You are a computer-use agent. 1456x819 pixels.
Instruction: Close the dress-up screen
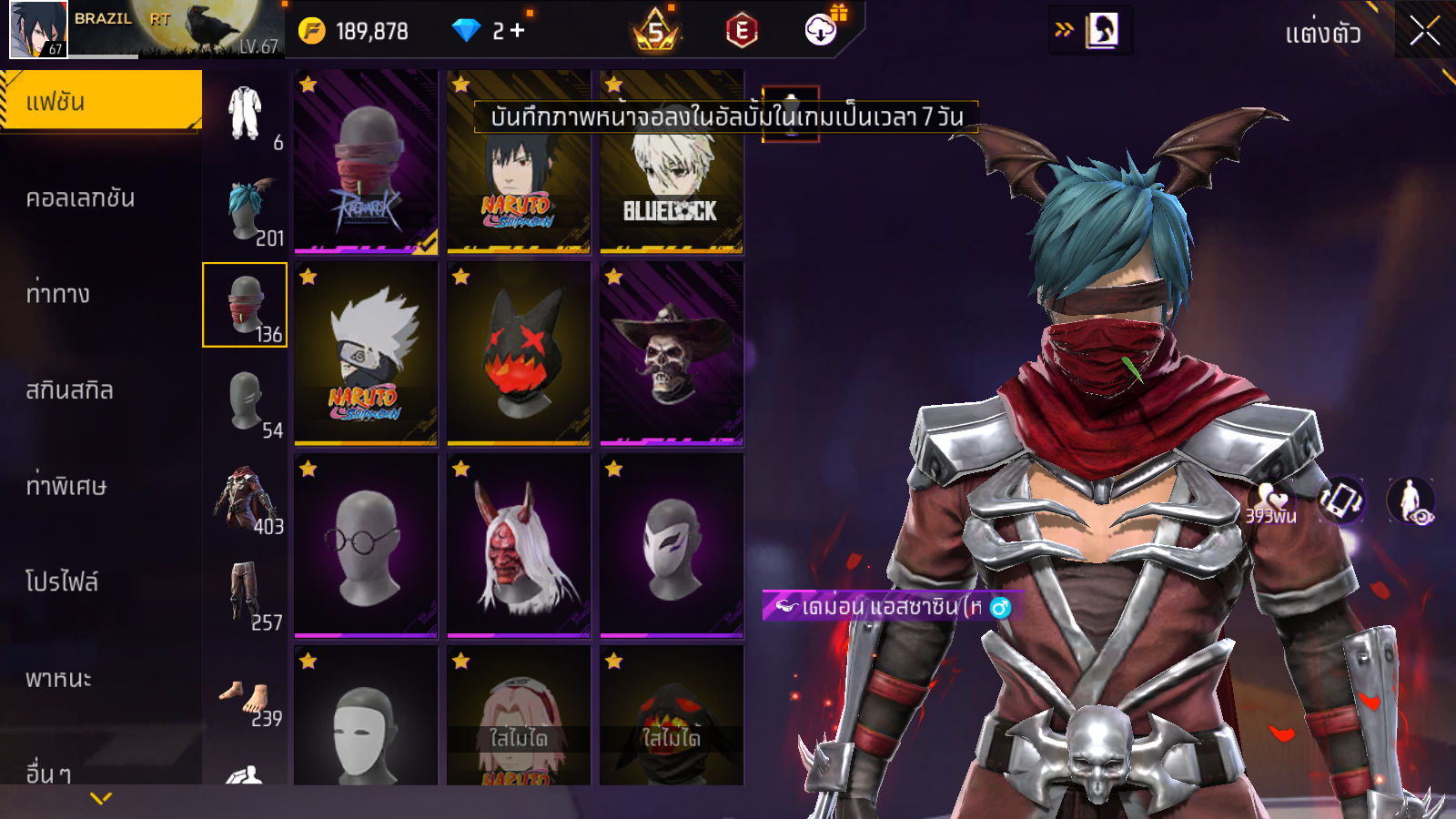point(1424,31)
